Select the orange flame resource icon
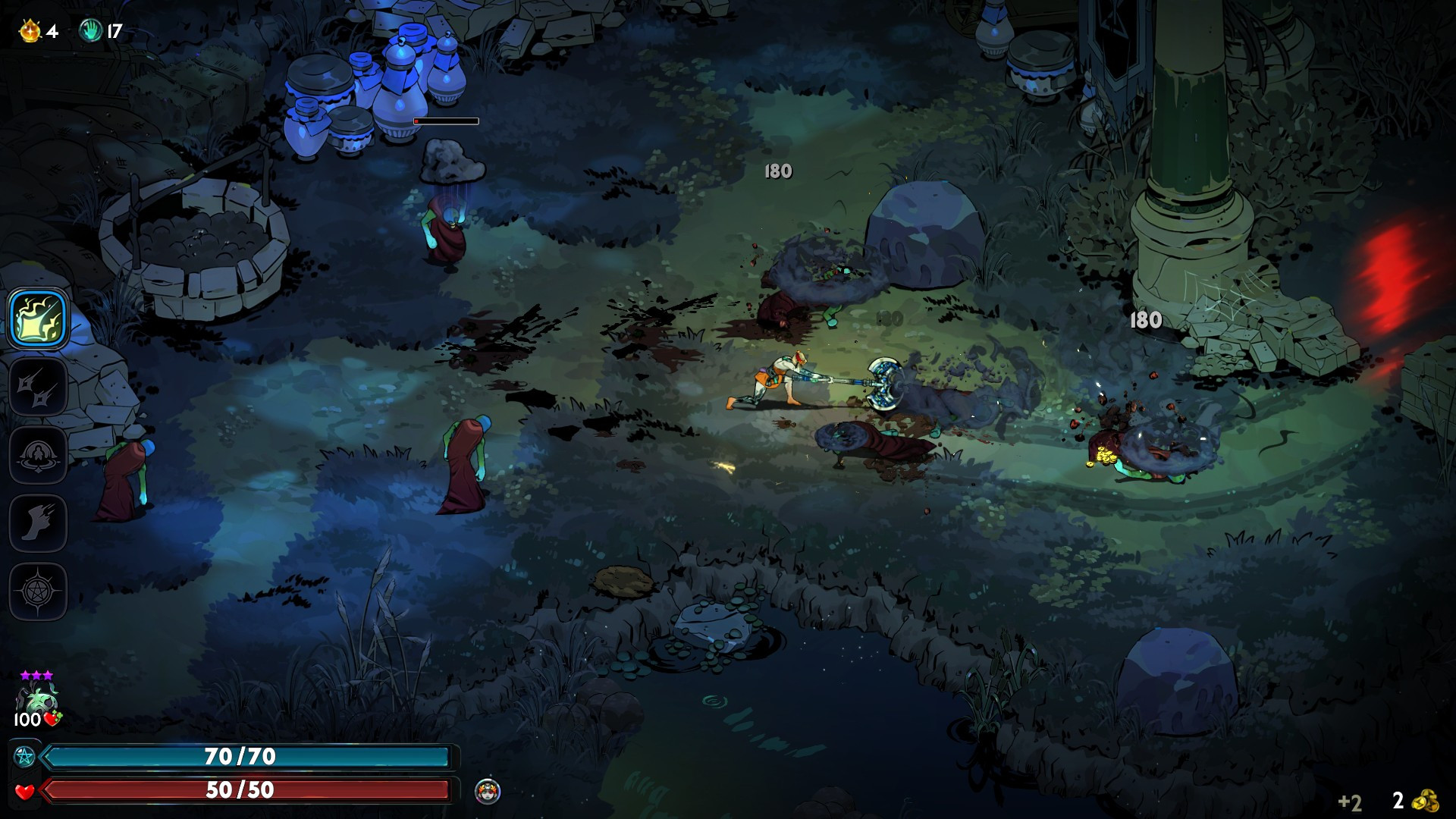This screenshot has width=1456, height=819. coord(30,31)
